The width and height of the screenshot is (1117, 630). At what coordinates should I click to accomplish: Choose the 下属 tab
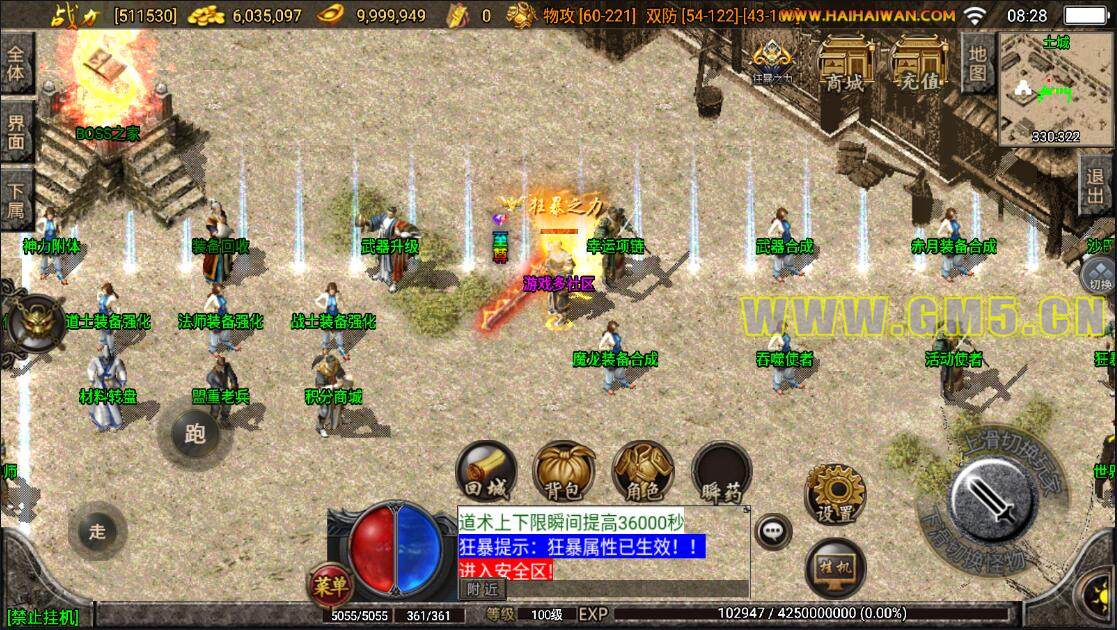16,199
